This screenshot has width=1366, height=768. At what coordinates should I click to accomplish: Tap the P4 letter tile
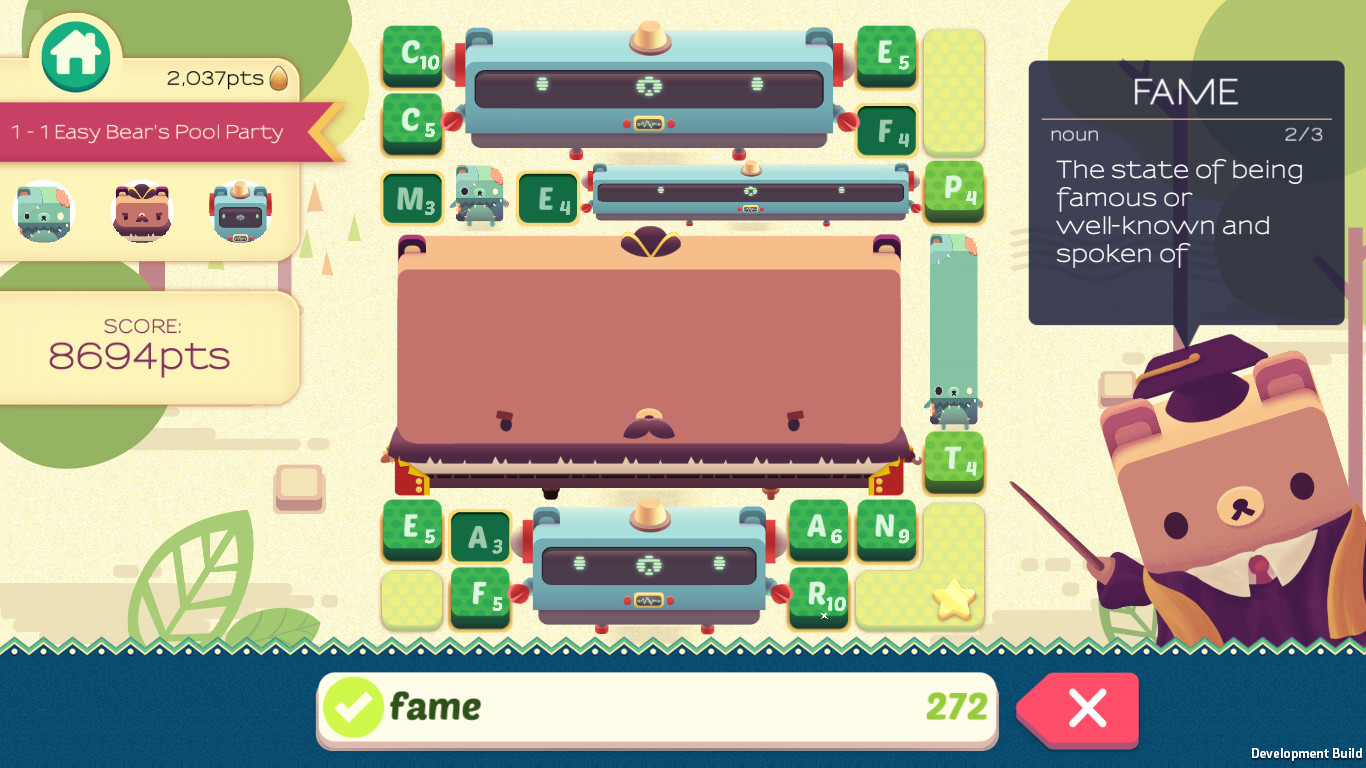click(x=954, y=193)
